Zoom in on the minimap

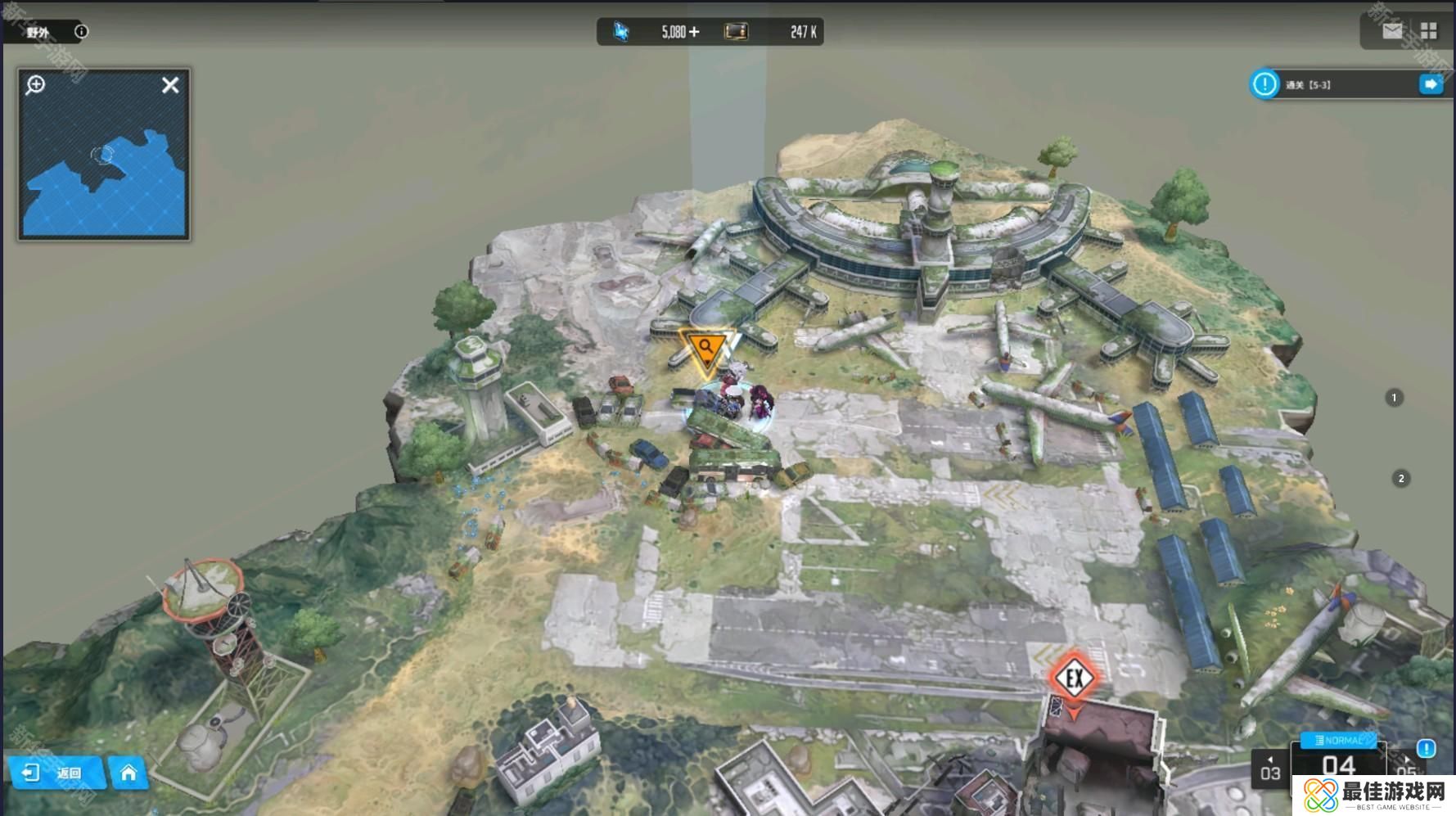tap(35, 85)
